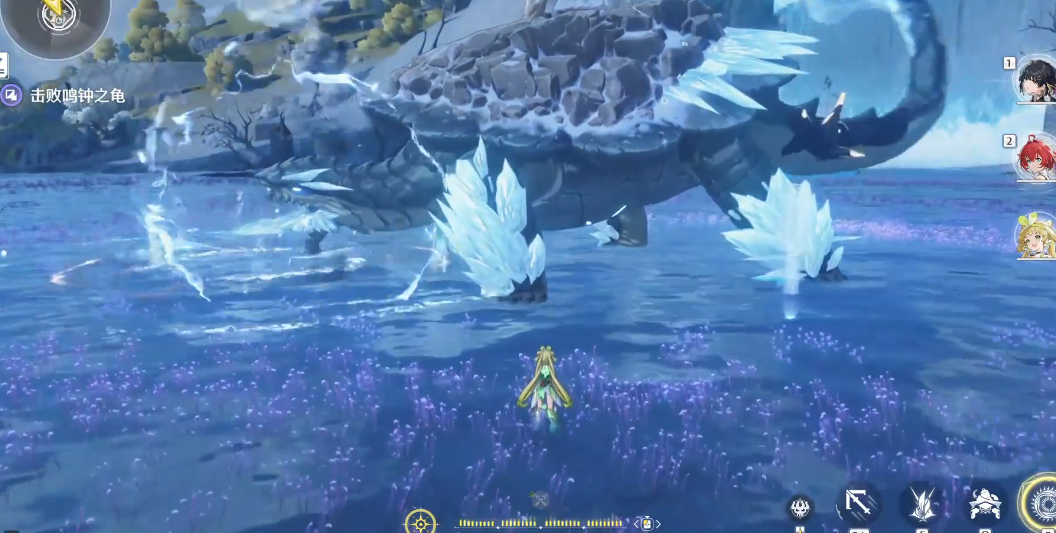Image resolution: width=1056 pixels, height=533 pixels.
Task: Switch to the red-haired character in slot 2
Action: pyautogui.click(x=1035, y=158)
